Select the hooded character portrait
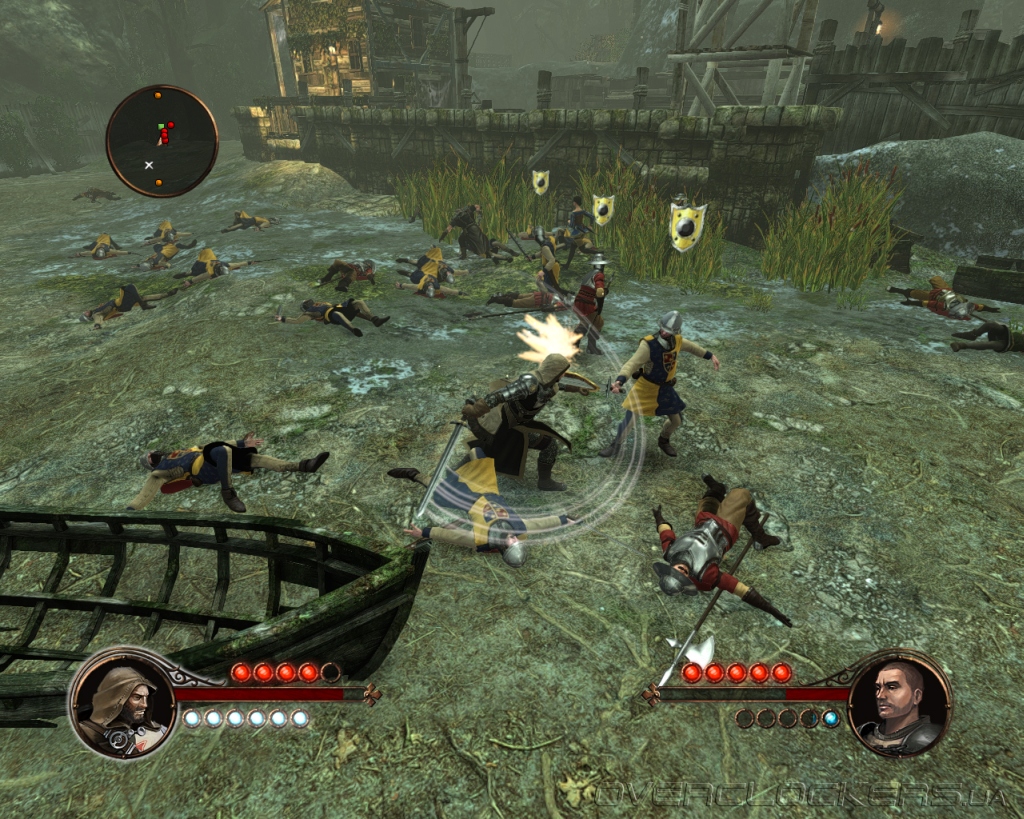 coord(122,702)
